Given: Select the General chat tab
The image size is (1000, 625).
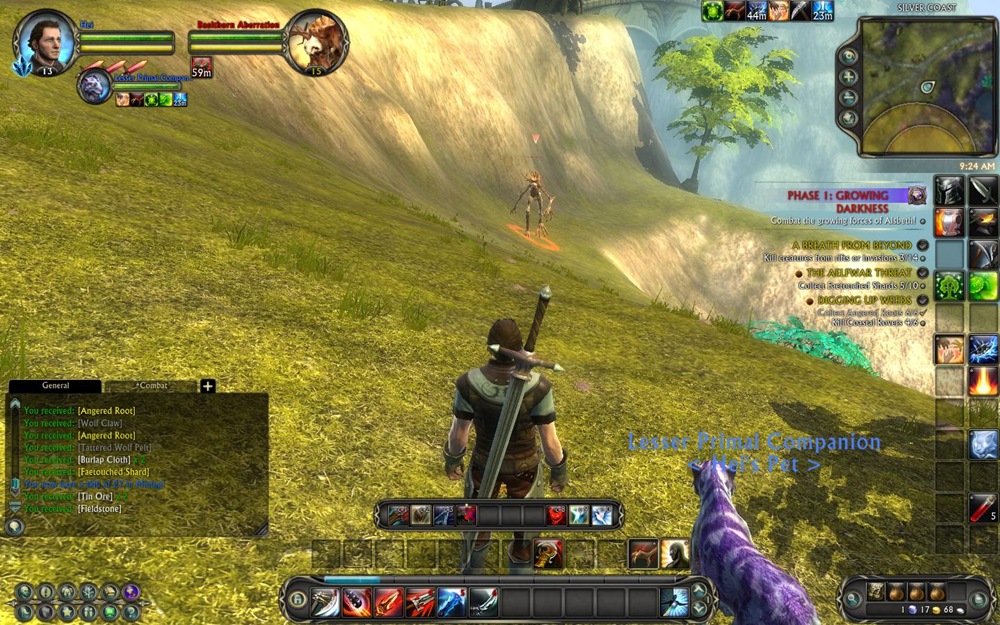Looking at the screenshot, I should [55, 386].
